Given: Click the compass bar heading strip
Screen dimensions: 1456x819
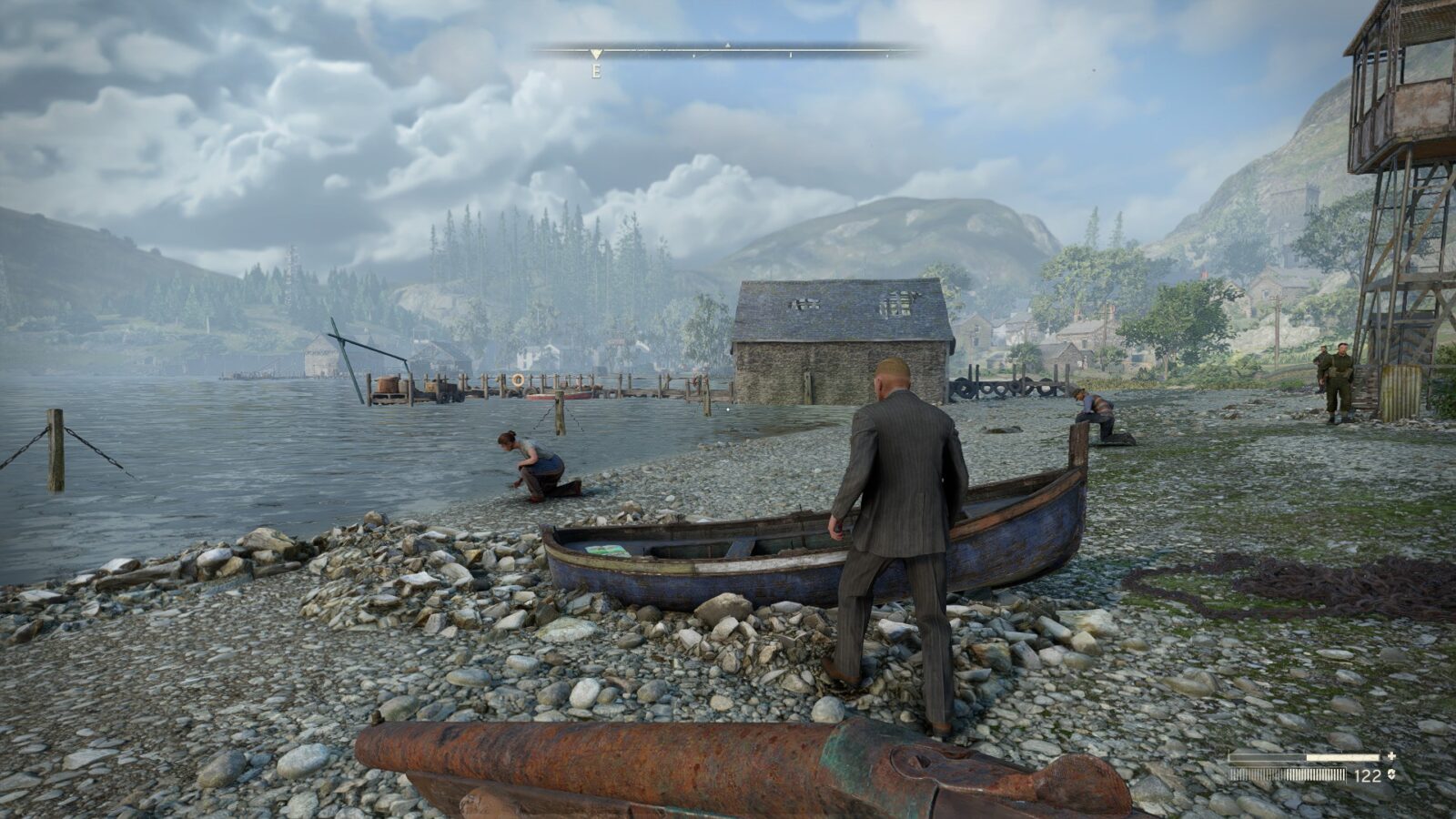Looking at the screenshot, I should coord(728,52).
